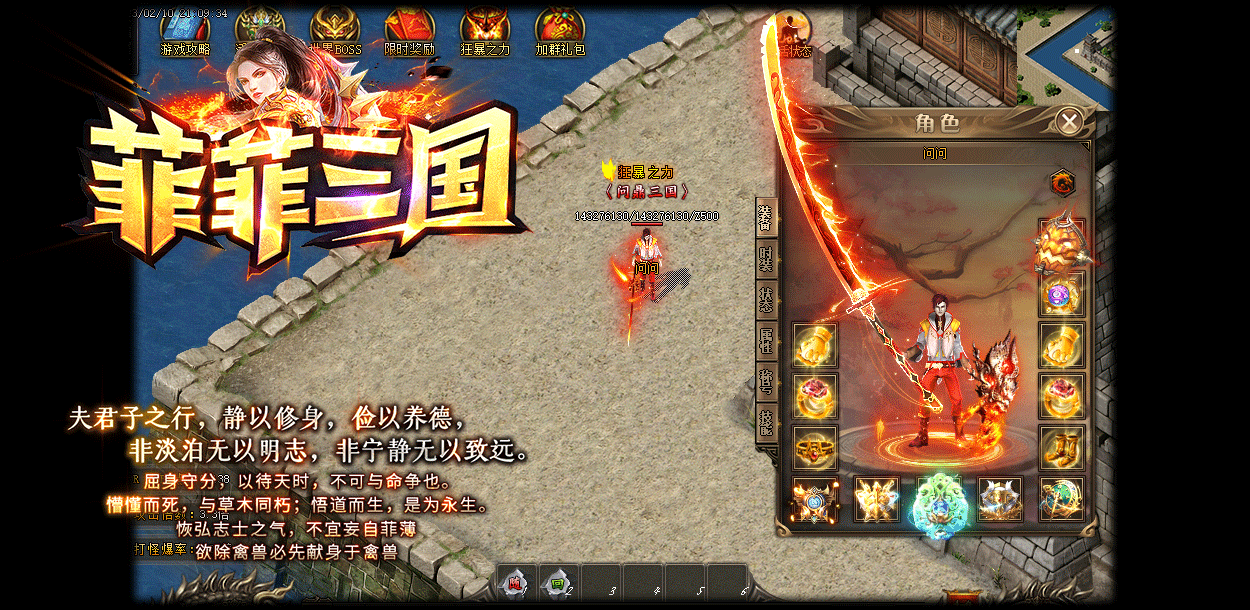Claim the 限时奖励 timed reward
1250x610 pixels.
click(x=410, y=32)
